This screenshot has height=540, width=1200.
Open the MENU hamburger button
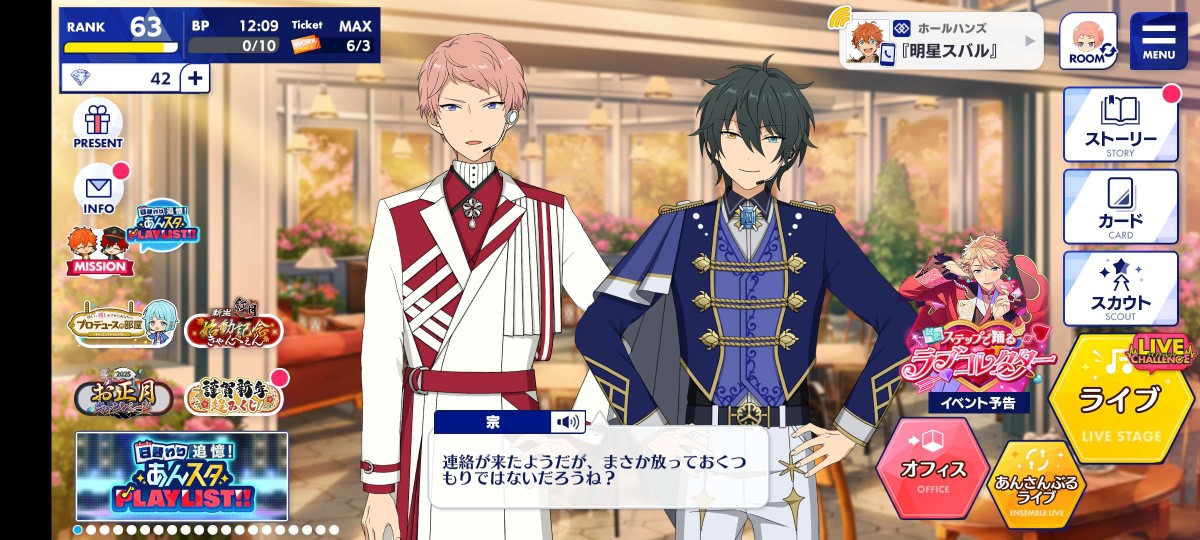(x=1158, y=40)
